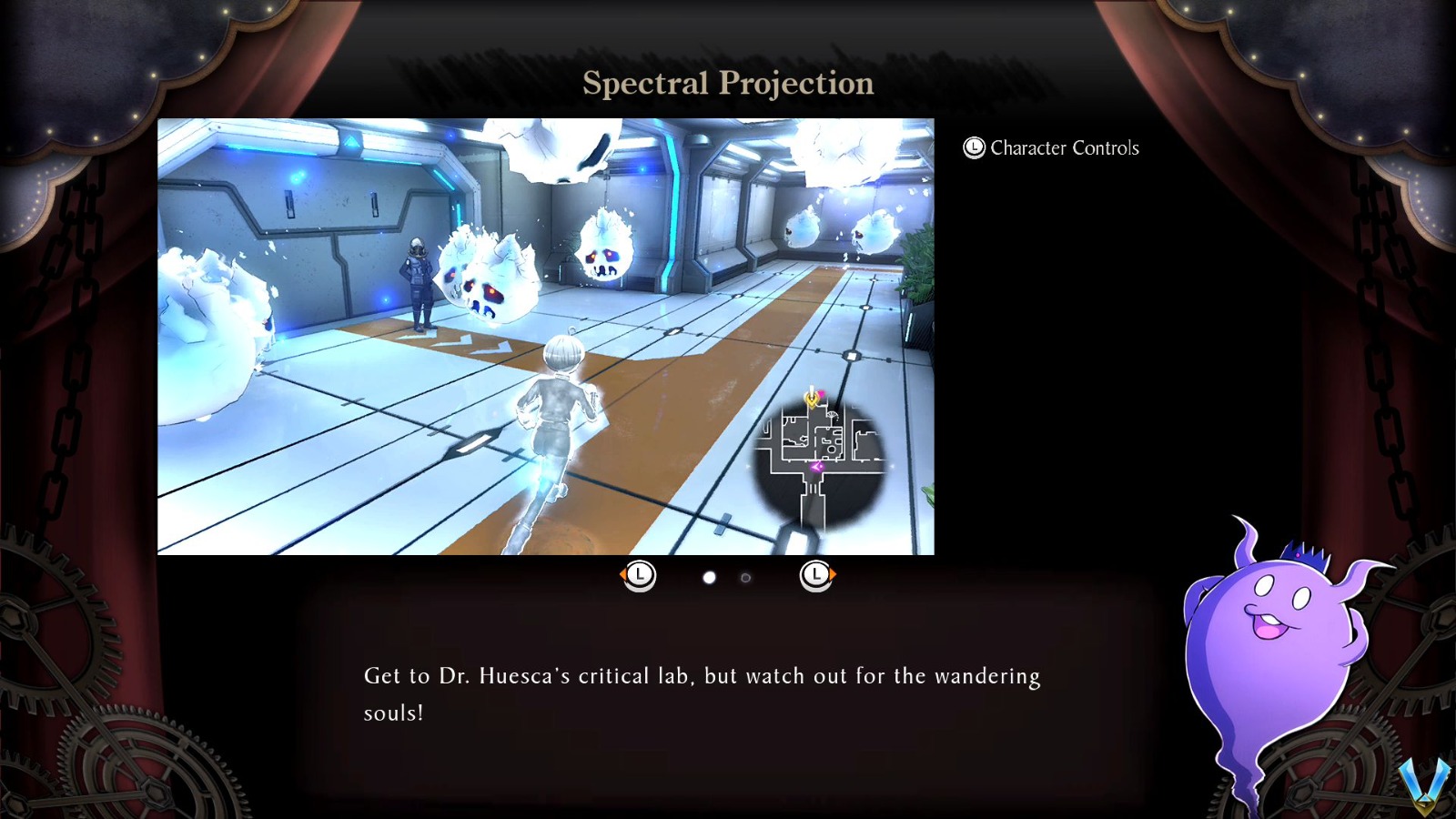The image size is (1456, 819).
Task: Select the yellow player marker on the minimap
Action: [812, 401]
